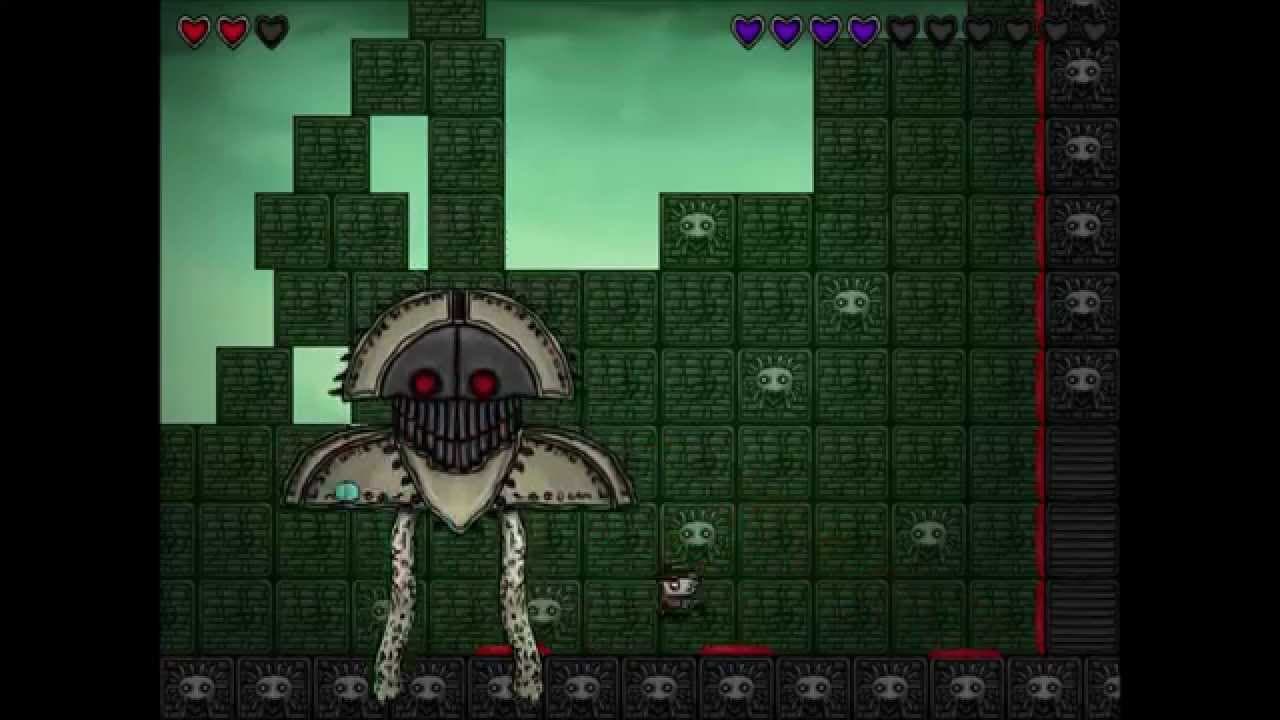
Task: Click the small hatted player character
Action: (x=682, y=593)
